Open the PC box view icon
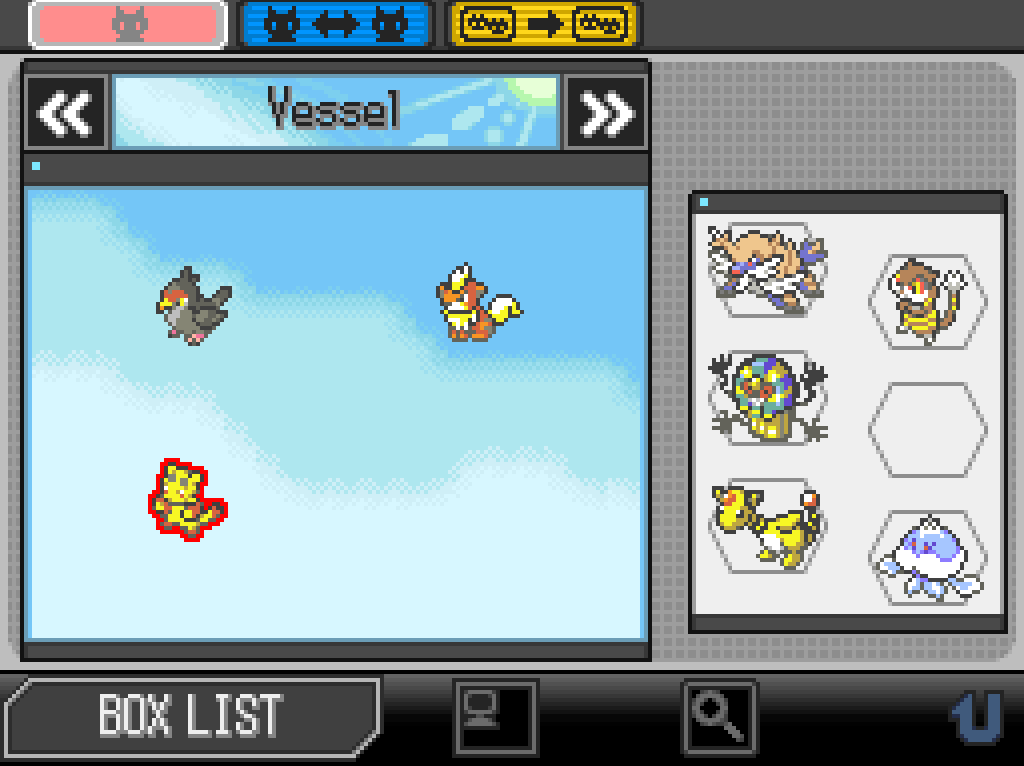This screenshot has width=1024, height=766. (x=495, y=716)
